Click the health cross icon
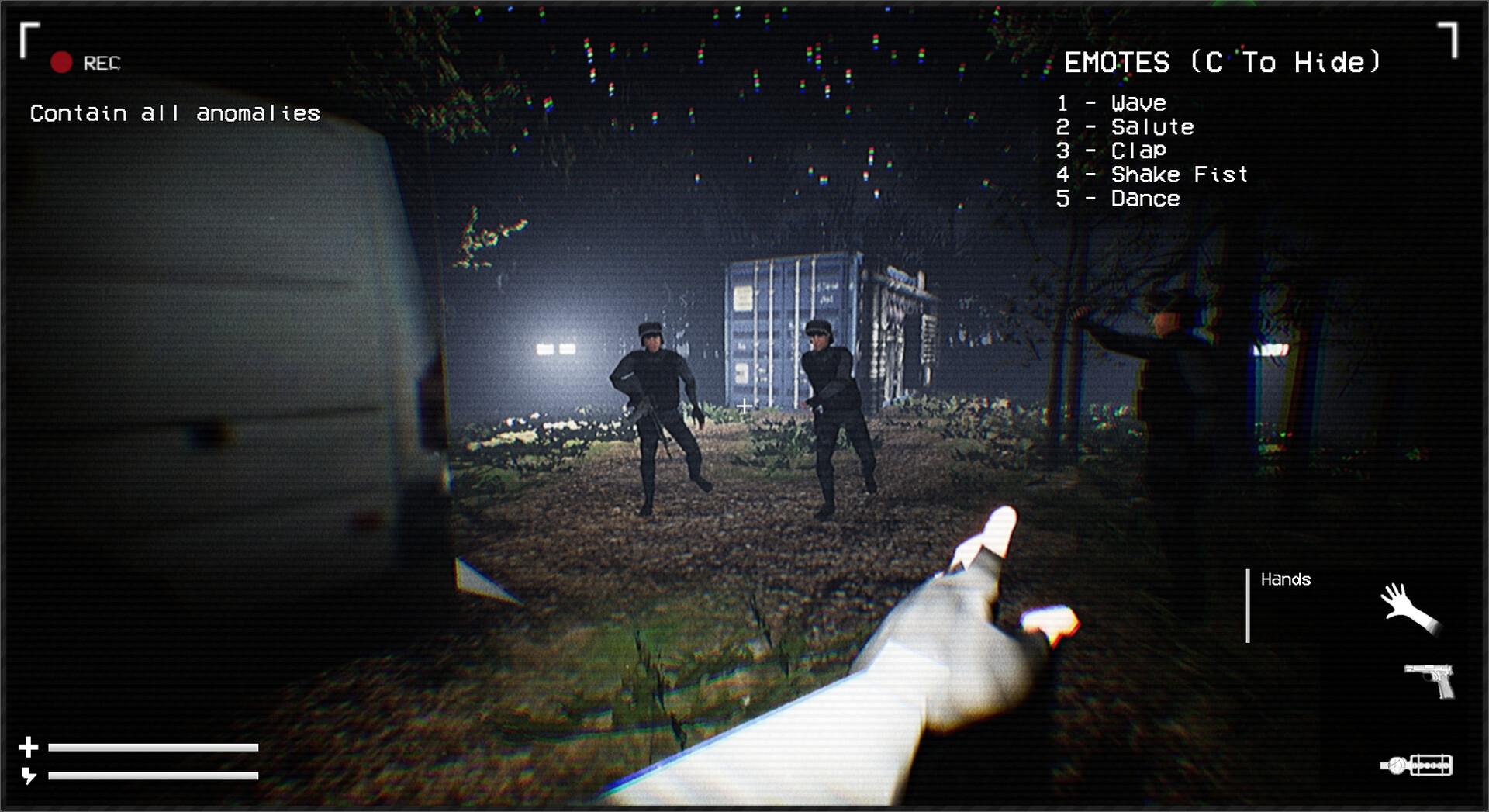The width and height of the screenshot is (1489, 812). click(x=29, y=747)
